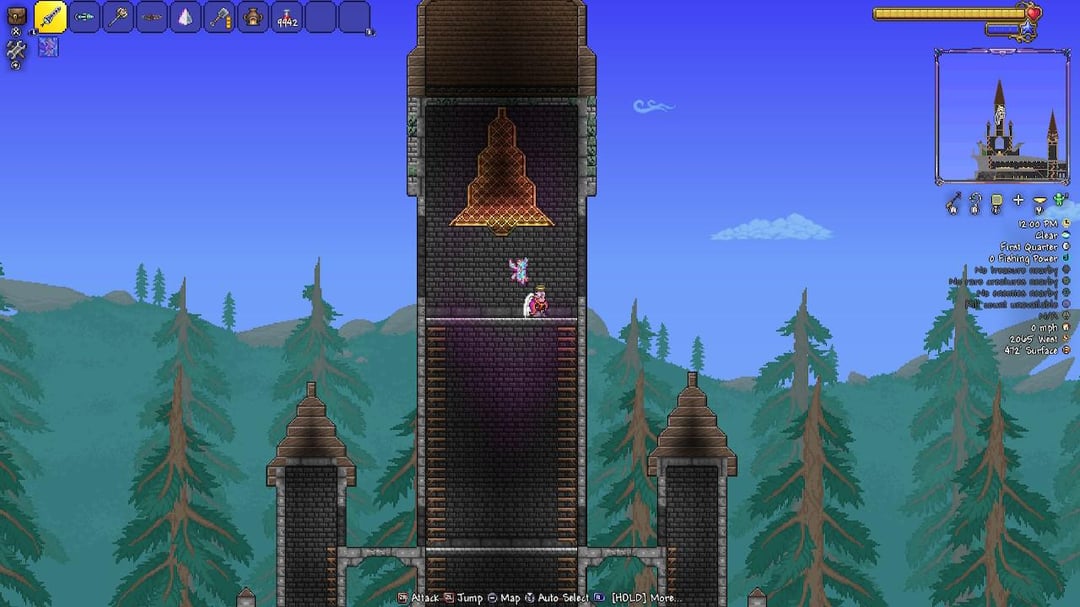Choose the potion stack showing 9442
The width and height of the screenshot is (1080, 607).
pyautogui.click(x=287, y=17)
